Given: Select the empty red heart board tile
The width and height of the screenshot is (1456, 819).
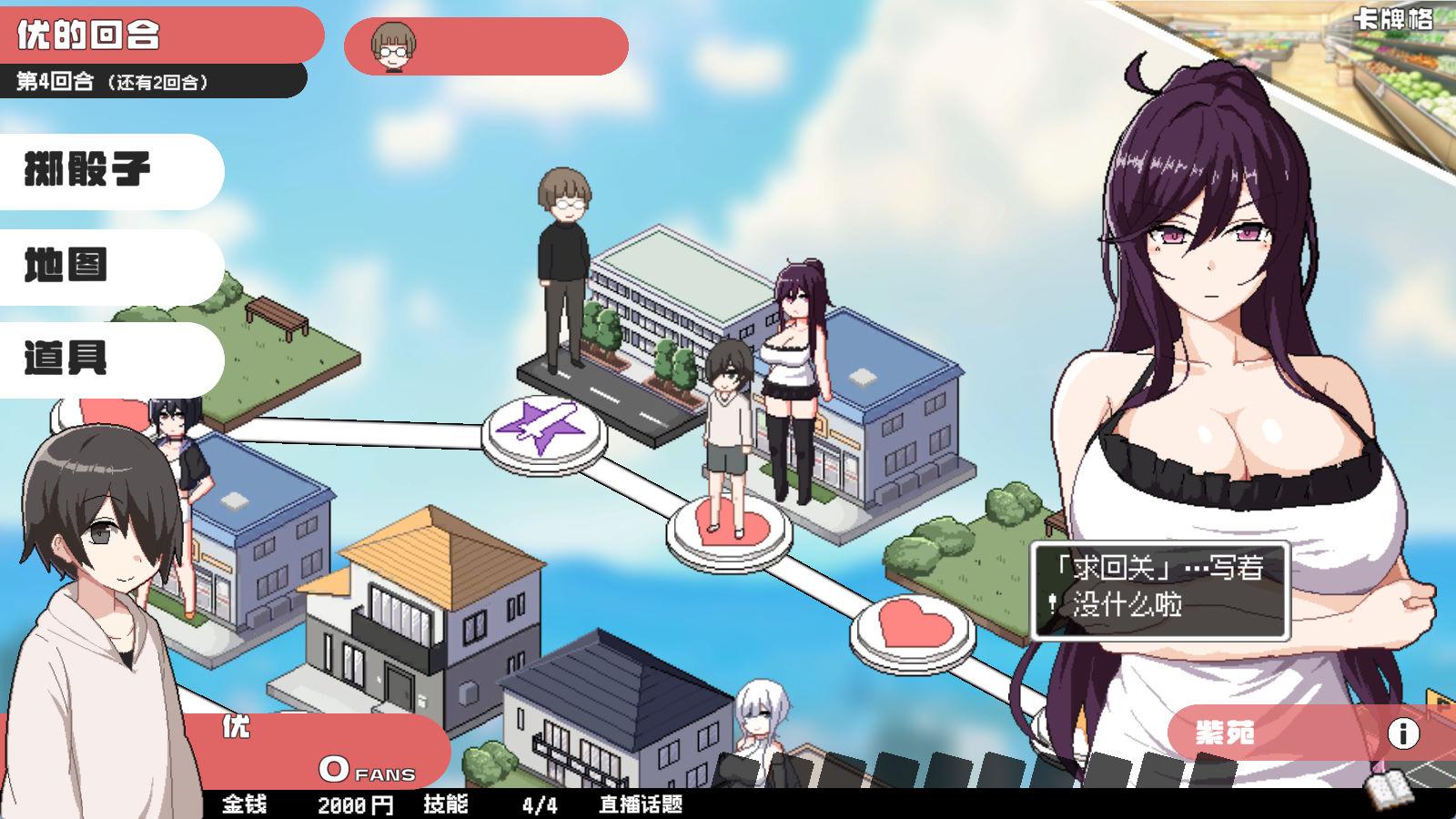Looking at the screenshot, I should click(x=913, y=626).
